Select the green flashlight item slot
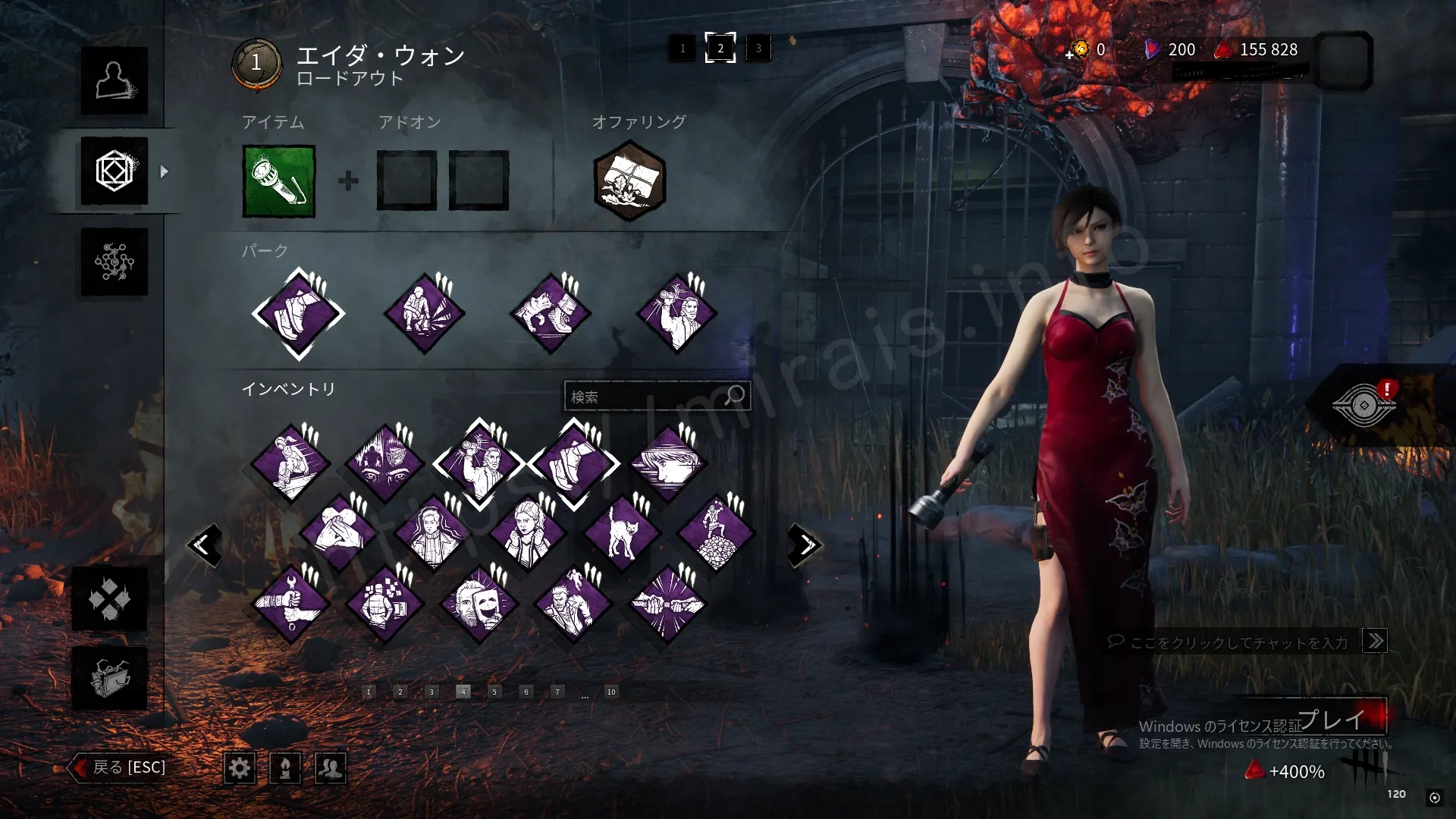 [x=279, y=181]
